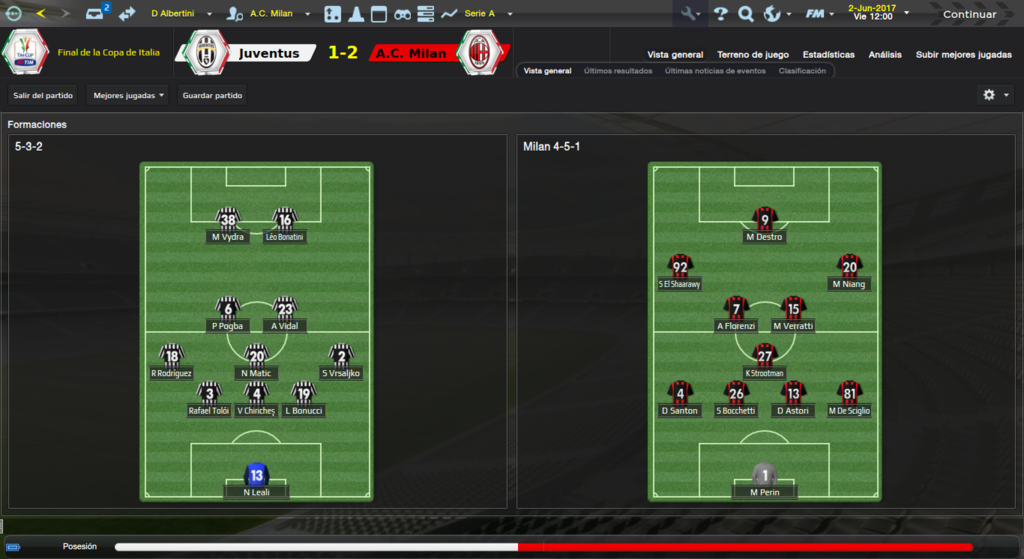Open Últimos resultados sub-tab
Image resolution: width=1024 pixels, height=559 pixels.
point(618,71)
